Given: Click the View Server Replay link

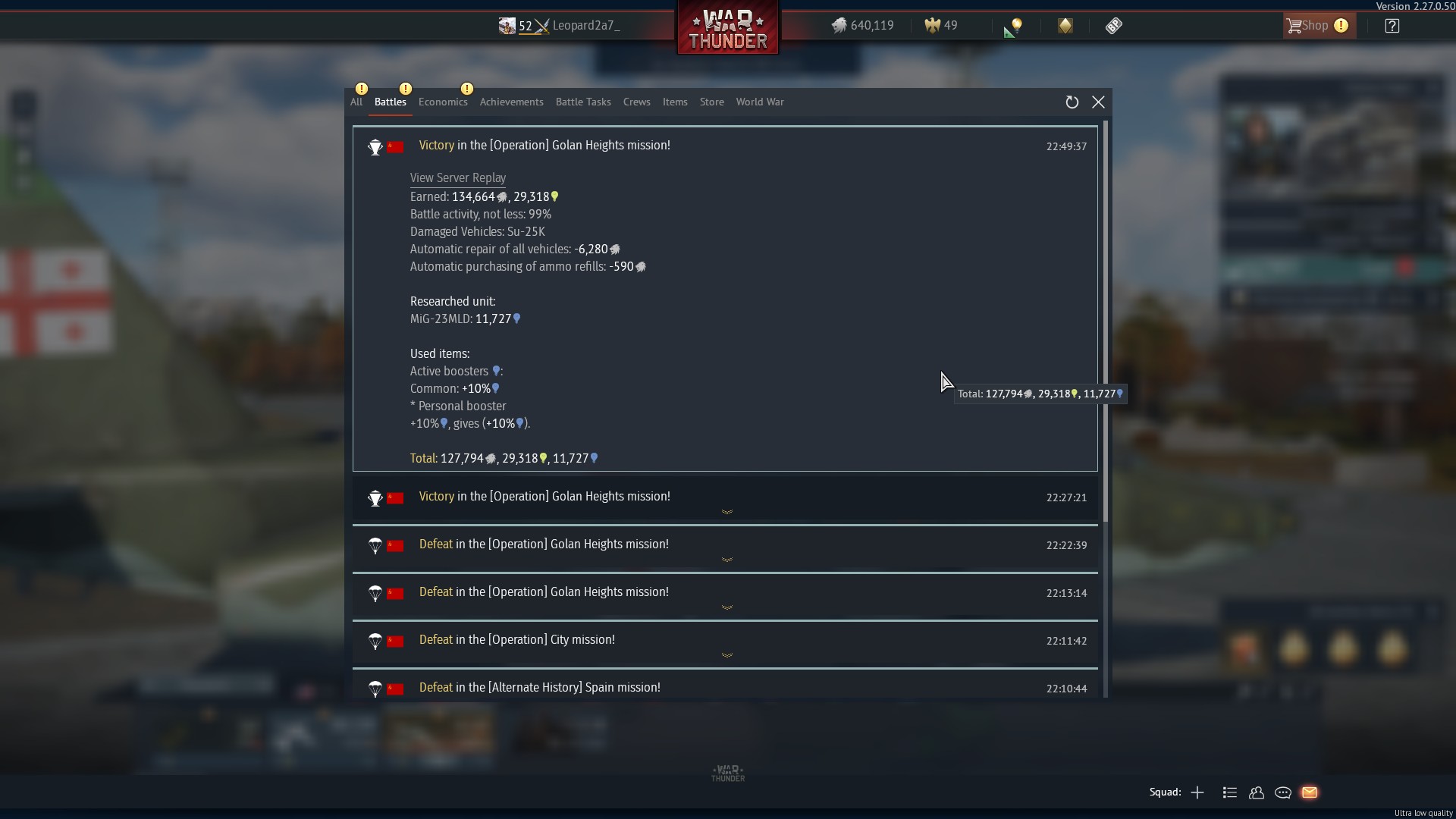Looking at the screenshot, I should click(x=458, y=178).
